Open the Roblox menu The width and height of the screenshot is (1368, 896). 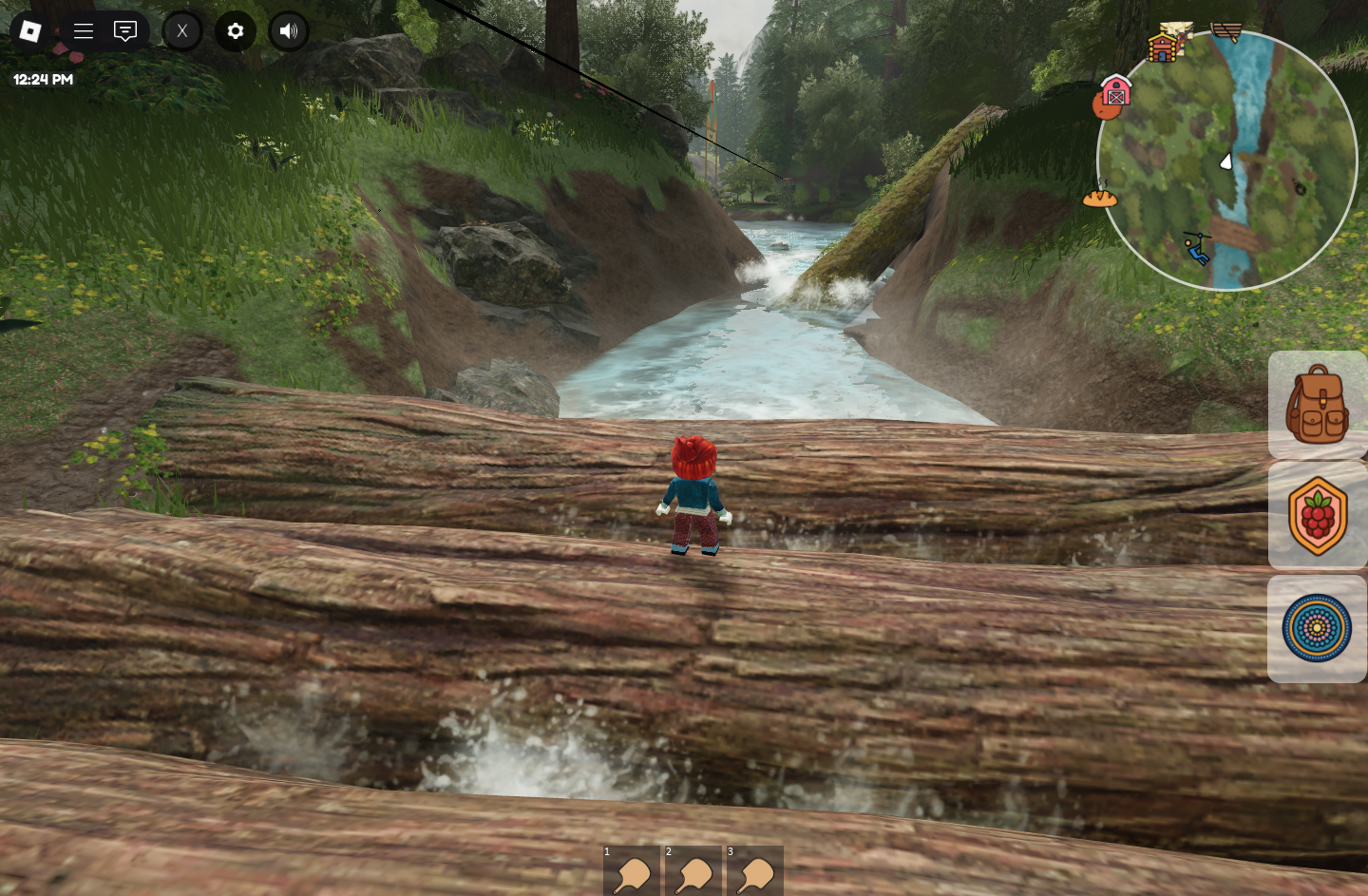(30, 31)
